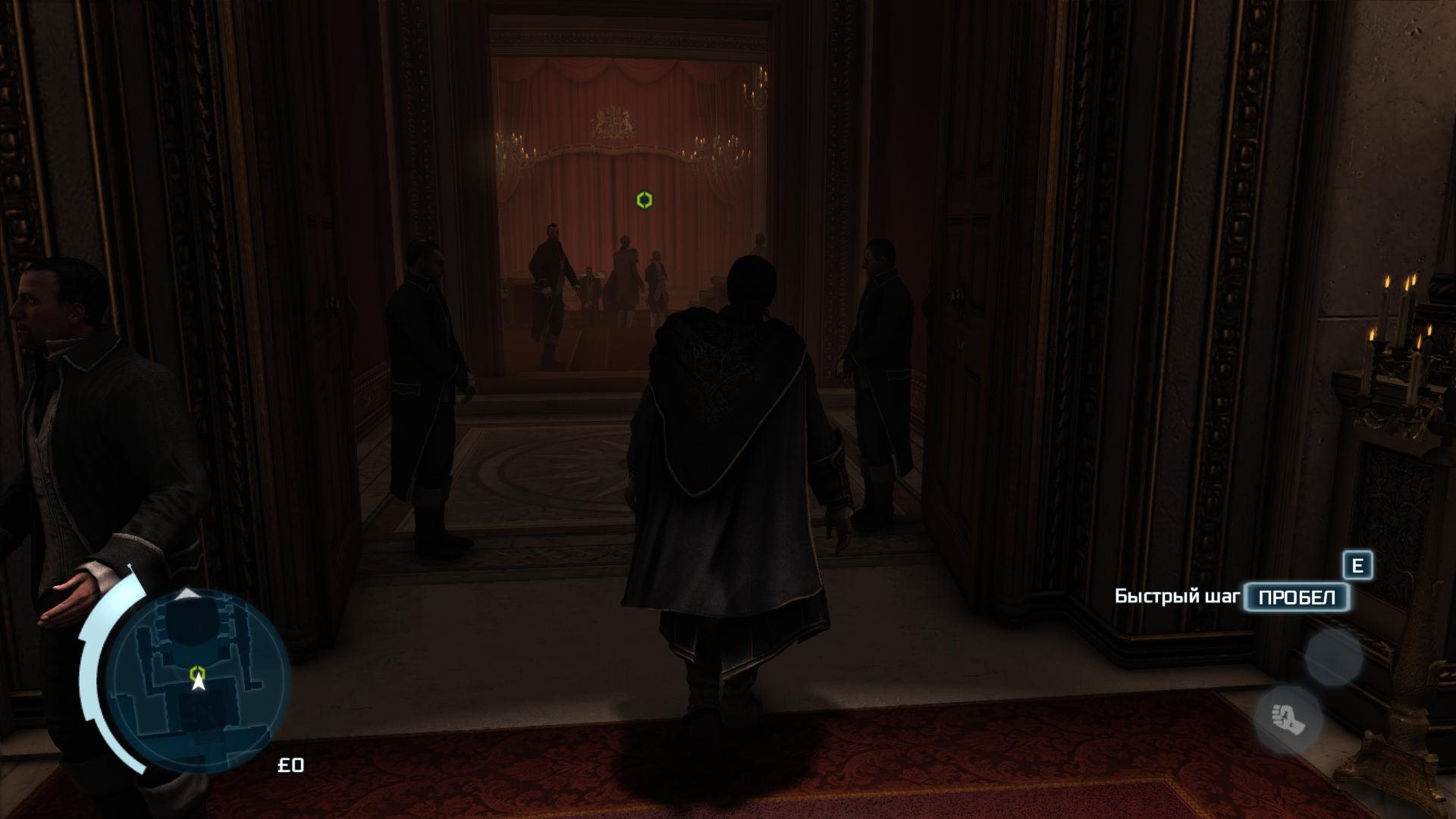Click the empty round tool slot
This screenshot has height=819, width=1456.
(1333, 657)
